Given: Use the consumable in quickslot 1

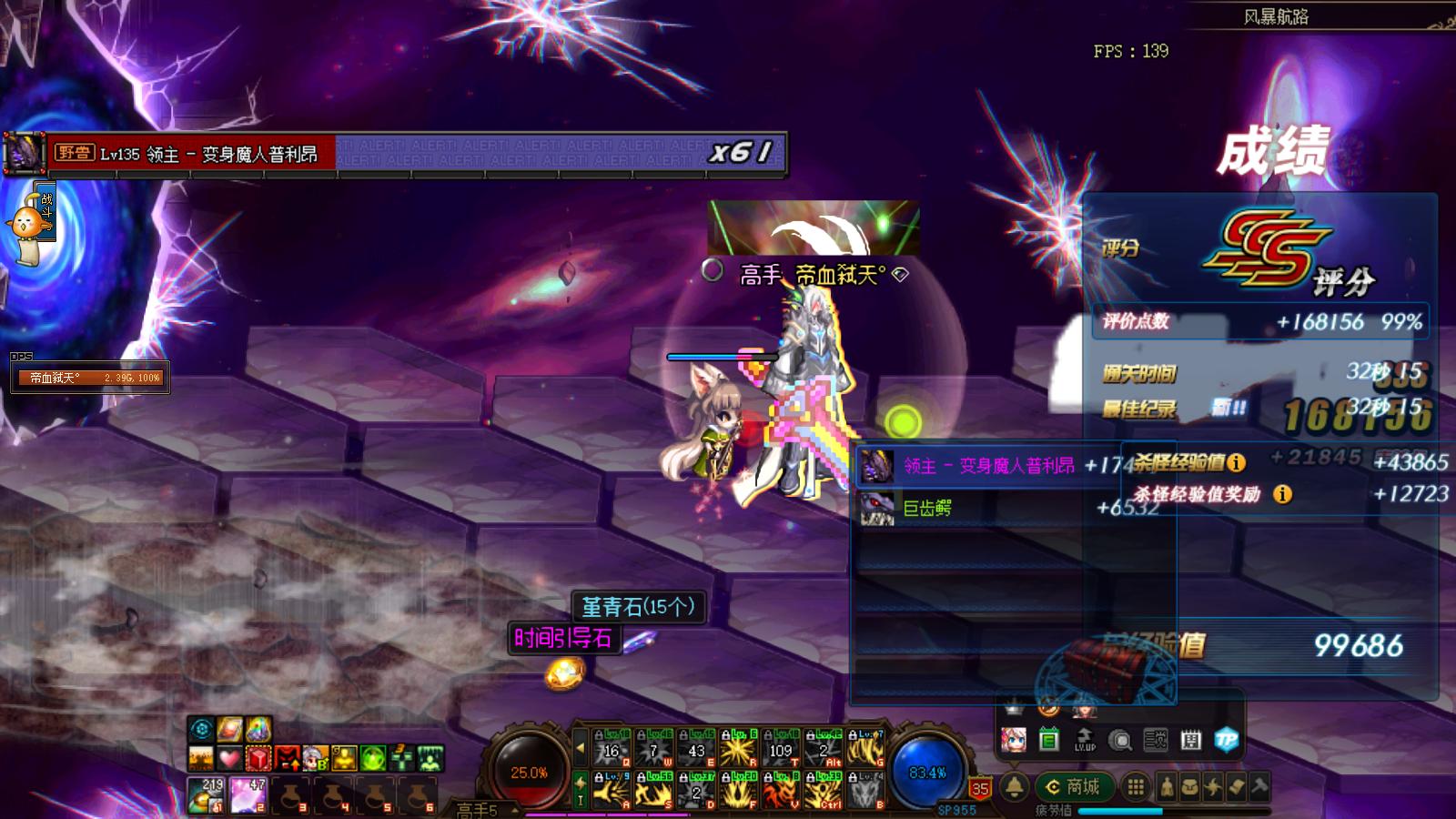Looking at the screenshot, I should click(207, 794).
